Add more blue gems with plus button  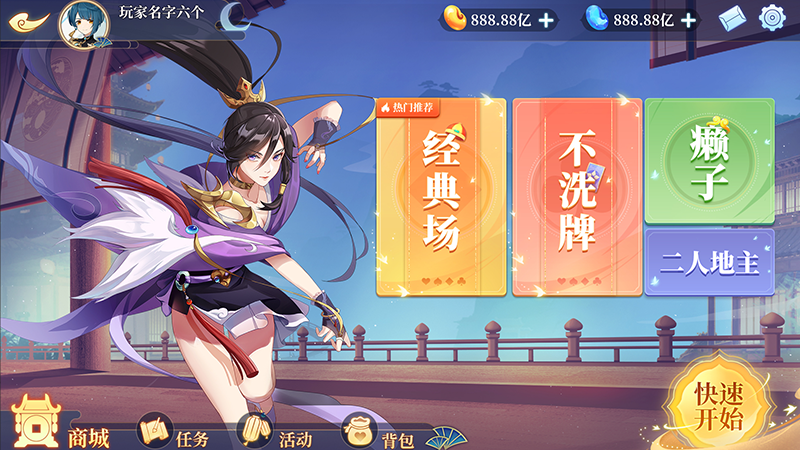tap(689, 19)
